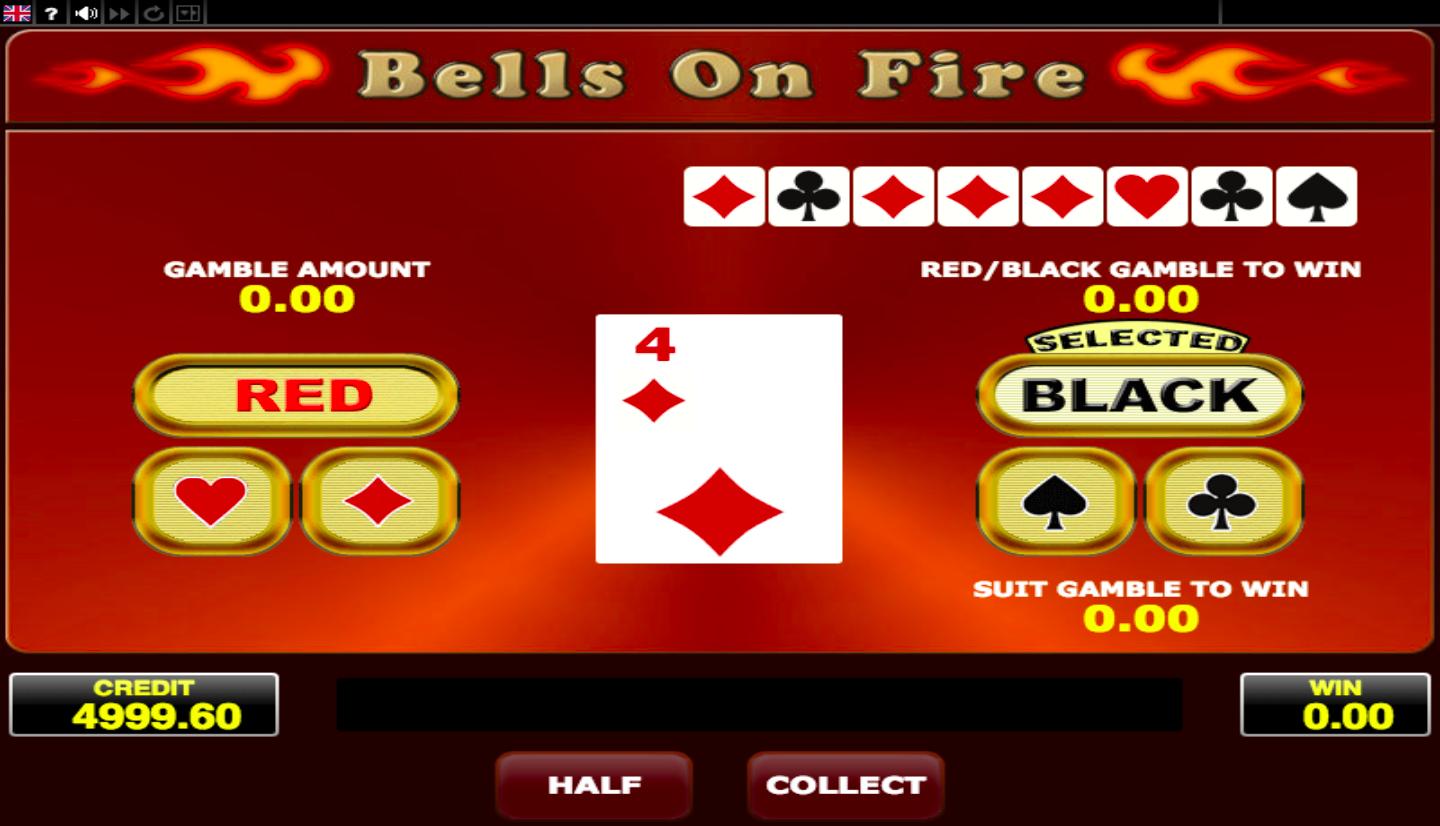Click the fast-forward turbo icon
This screenshot has height=826, width=1440.
(117, 12)
